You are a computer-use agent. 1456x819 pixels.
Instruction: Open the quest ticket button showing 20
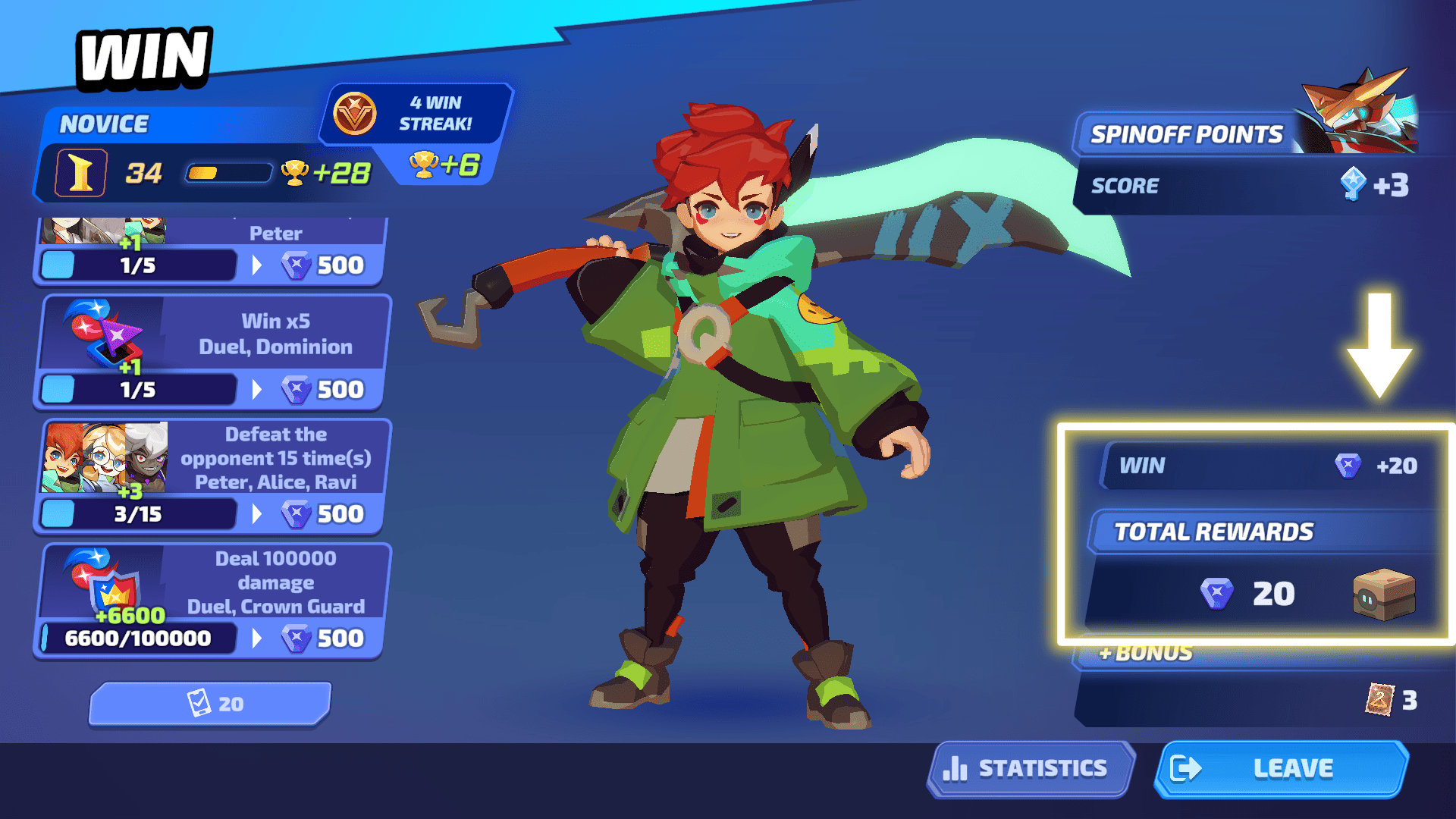click(x=211, y=704)
